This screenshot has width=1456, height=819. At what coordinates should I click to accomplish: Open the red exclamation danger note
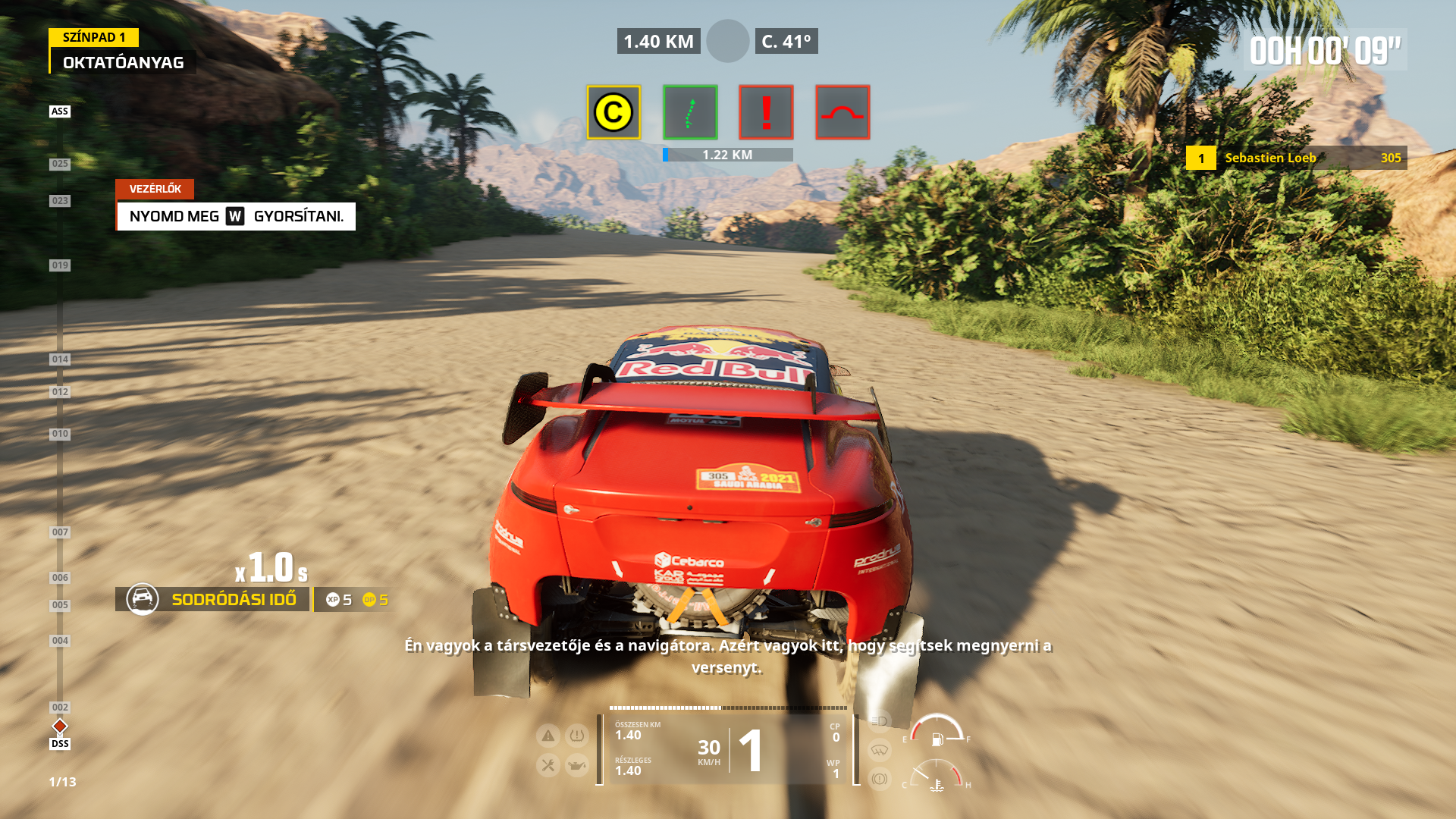pos(766,112)
